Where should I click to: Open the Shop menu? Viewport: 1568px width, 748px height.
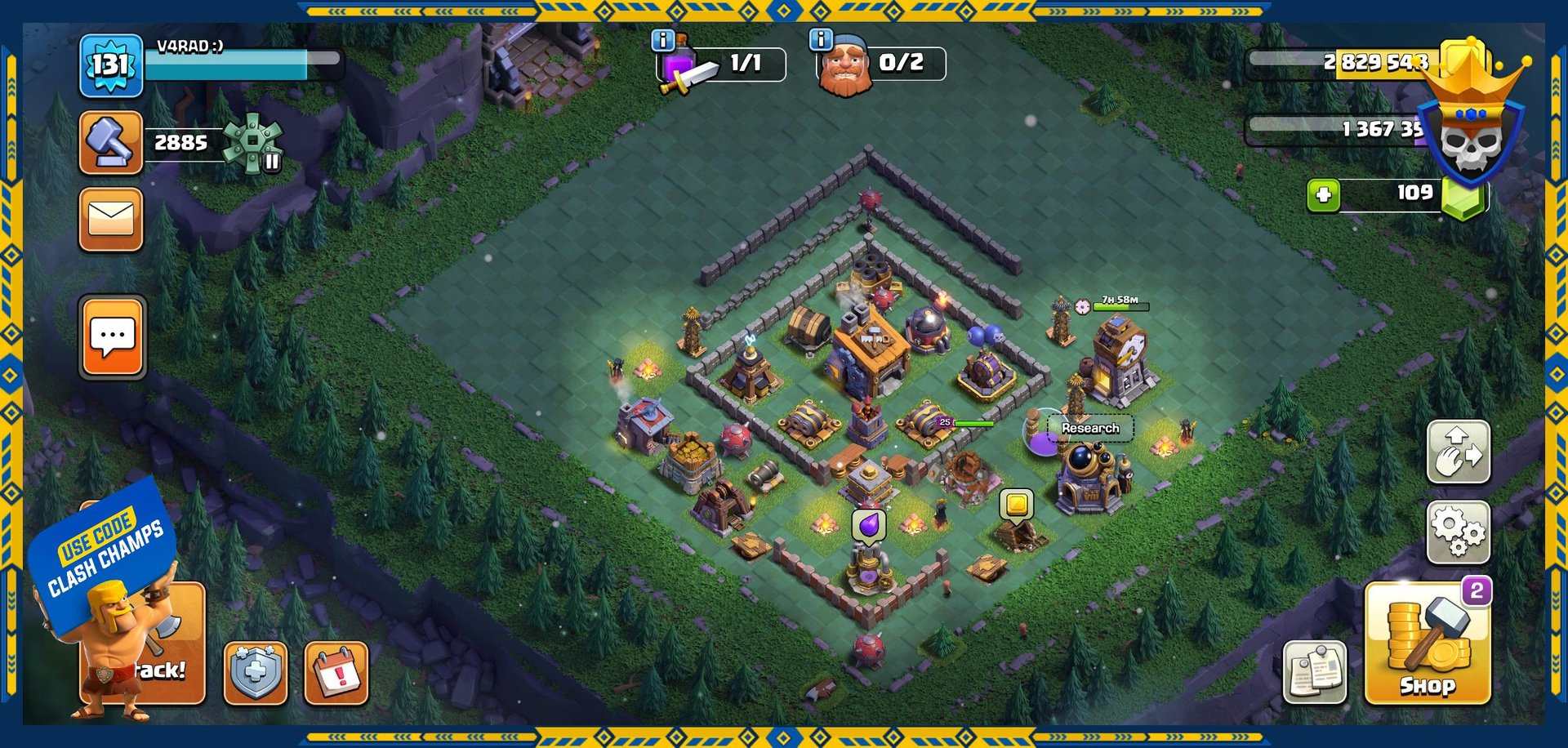1427,643
